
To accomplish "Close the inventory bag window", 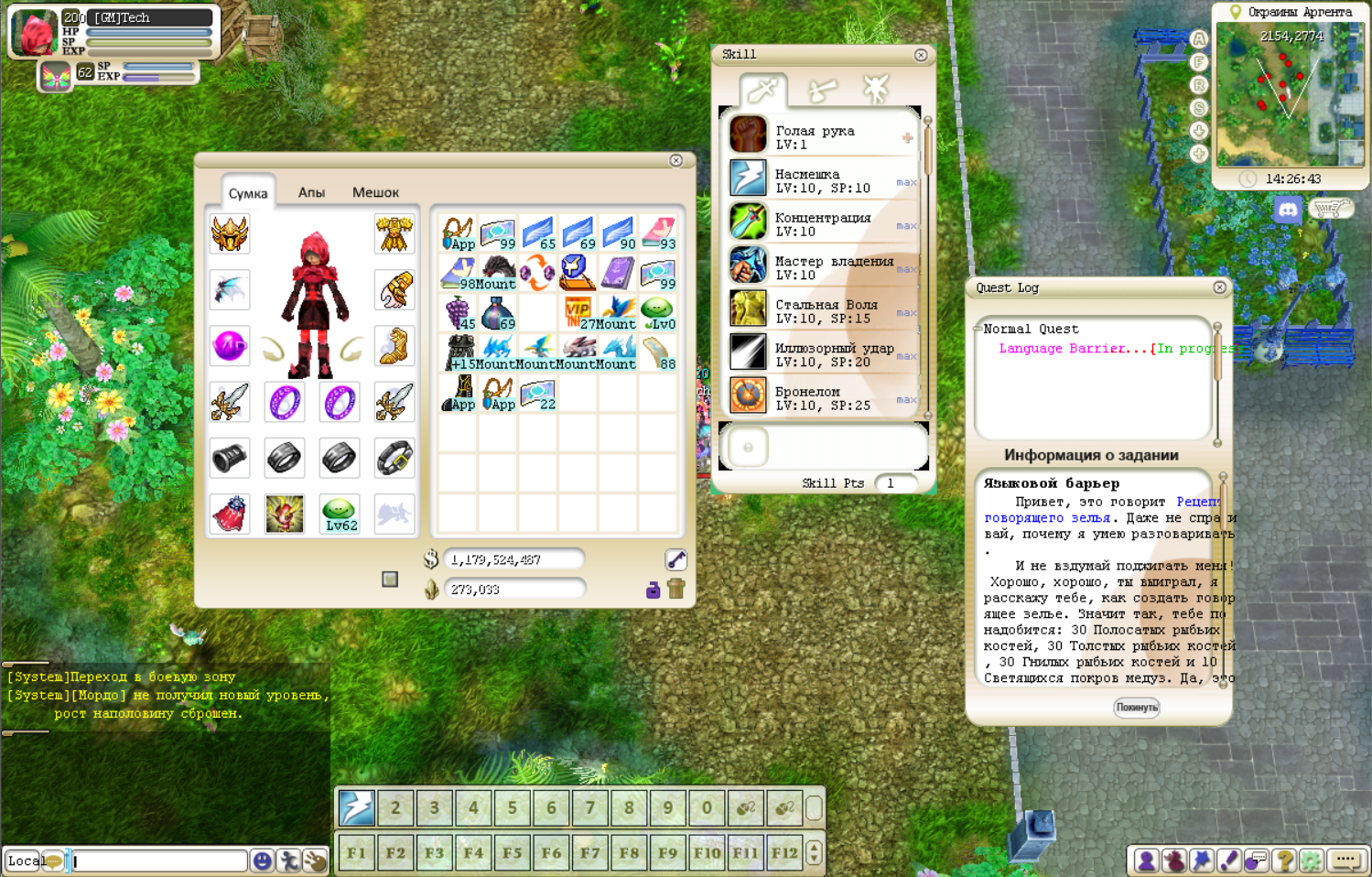I will pos(675,160).
